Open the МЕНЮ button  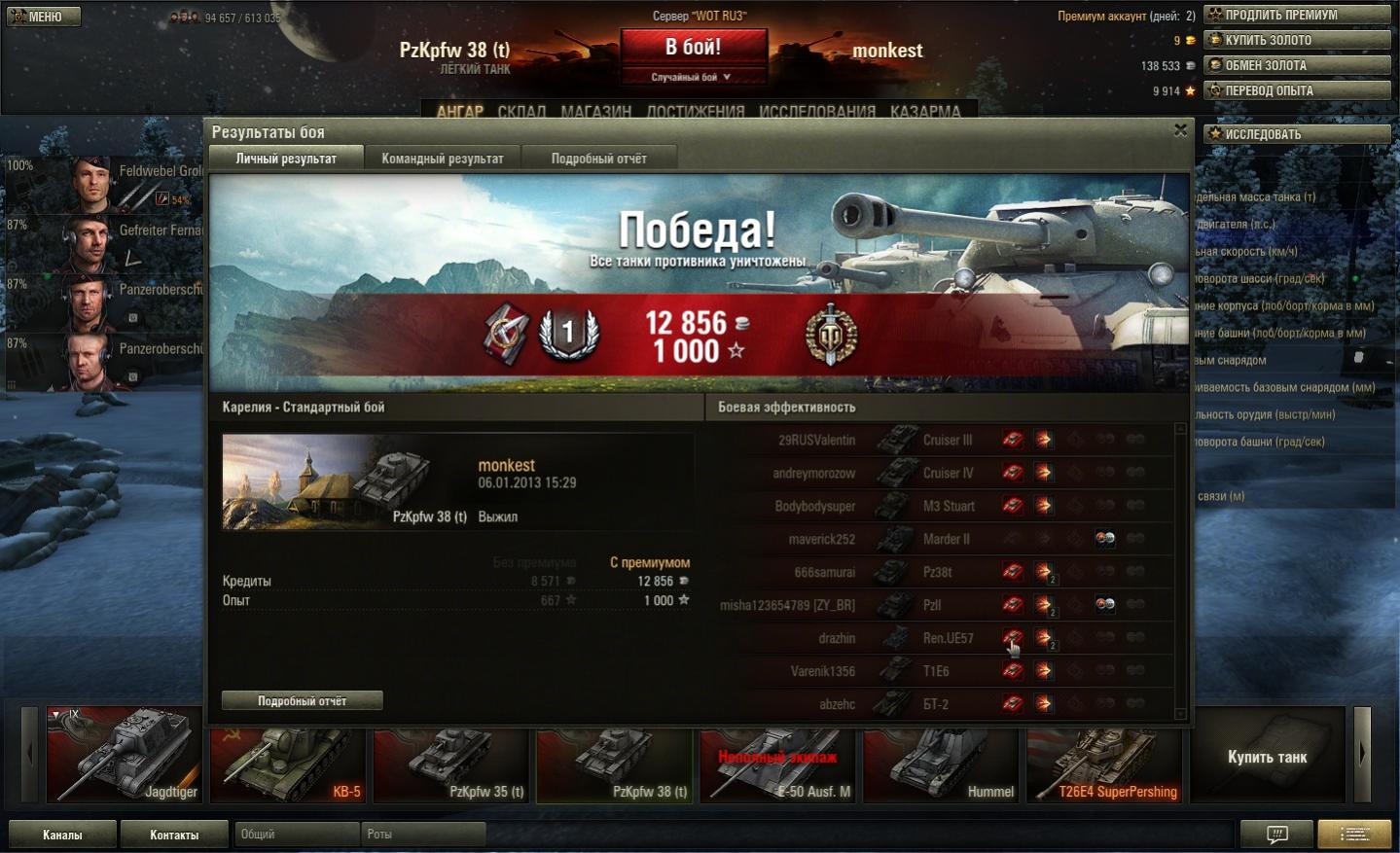(44, 17)
